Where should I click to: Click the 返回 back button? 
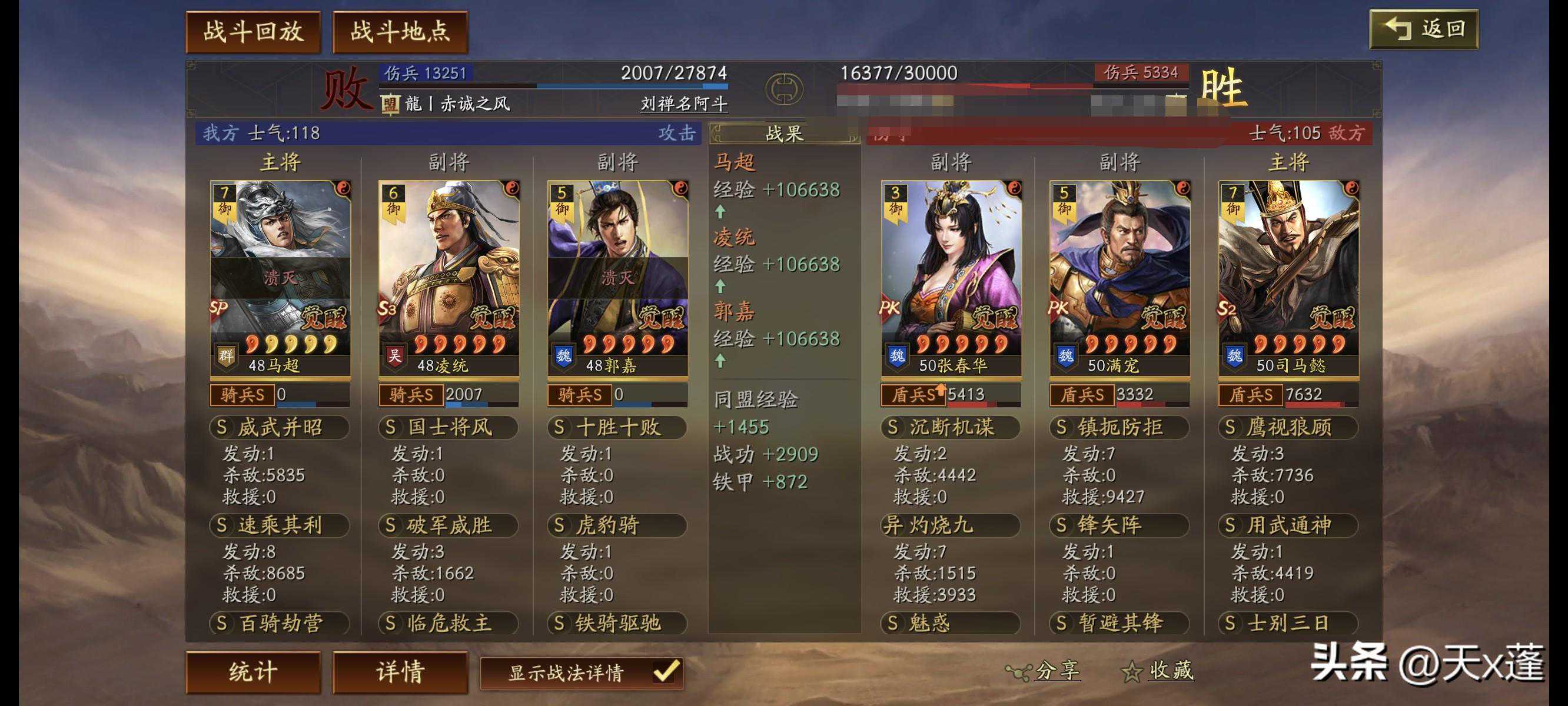pos(1423,29)
